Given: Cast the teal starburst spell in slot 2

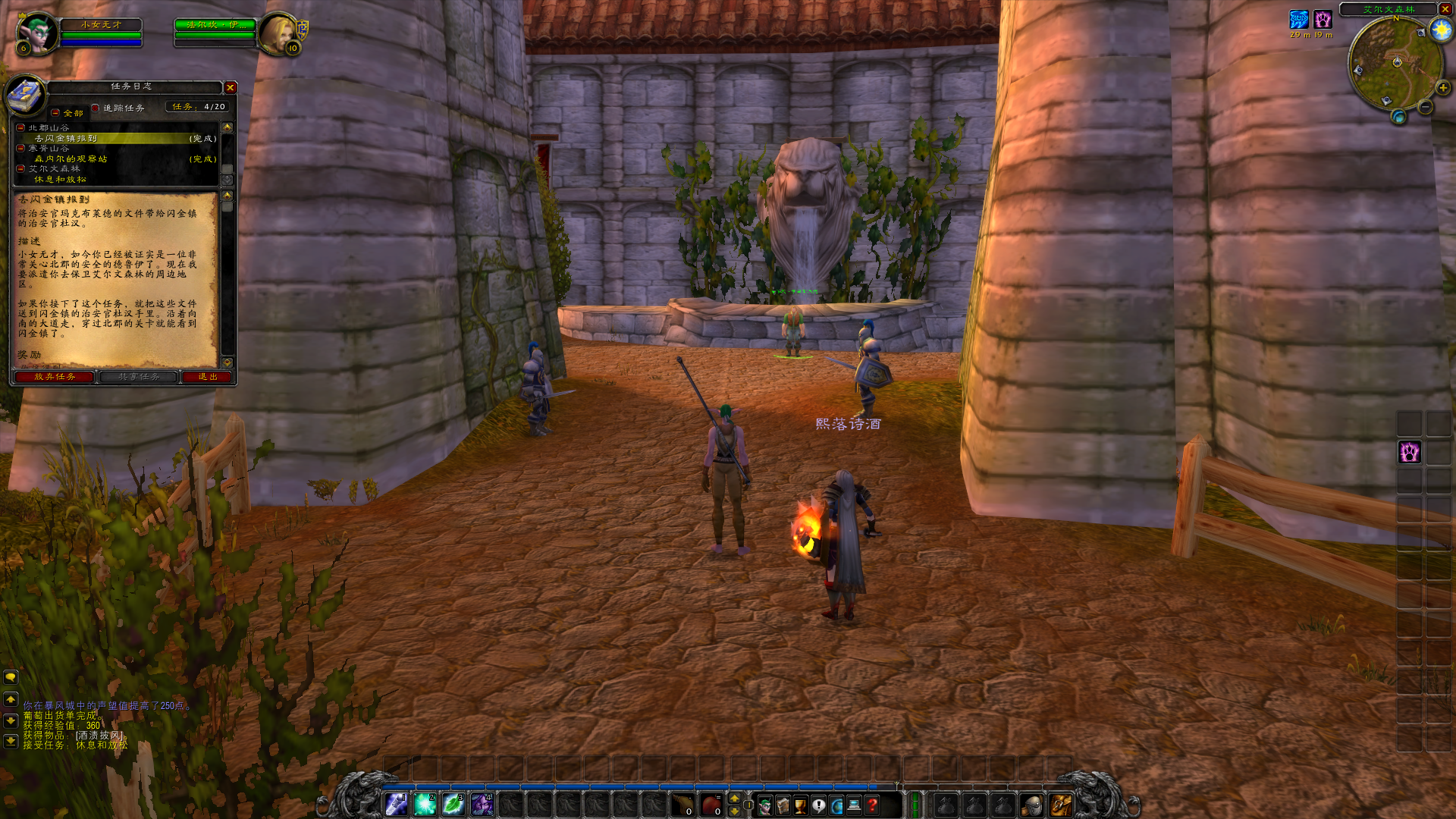Looking at the screenshot, I should coord(425,805).
